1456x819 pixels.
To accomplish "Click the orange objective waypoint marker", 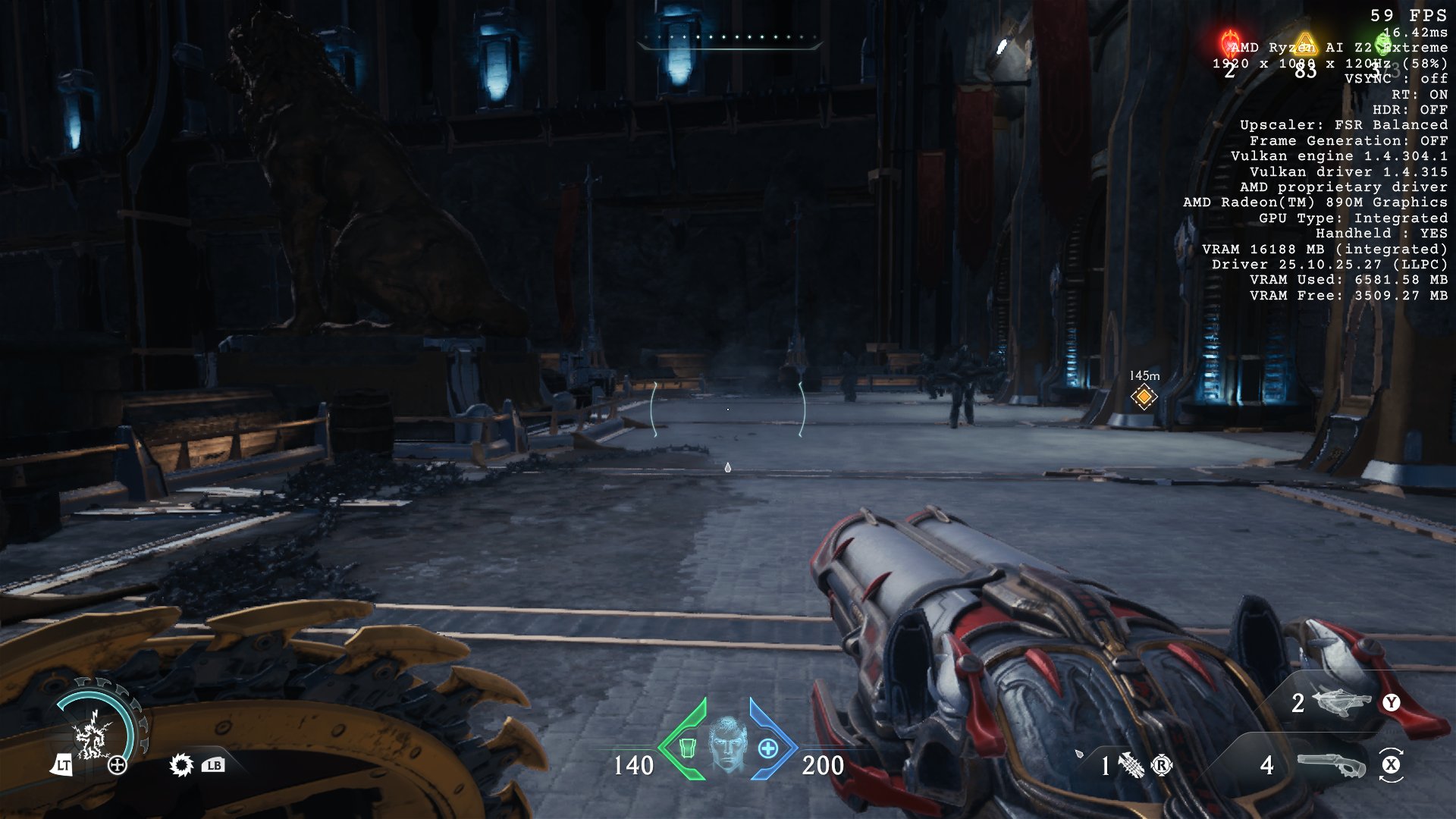I will [1144, 396].
